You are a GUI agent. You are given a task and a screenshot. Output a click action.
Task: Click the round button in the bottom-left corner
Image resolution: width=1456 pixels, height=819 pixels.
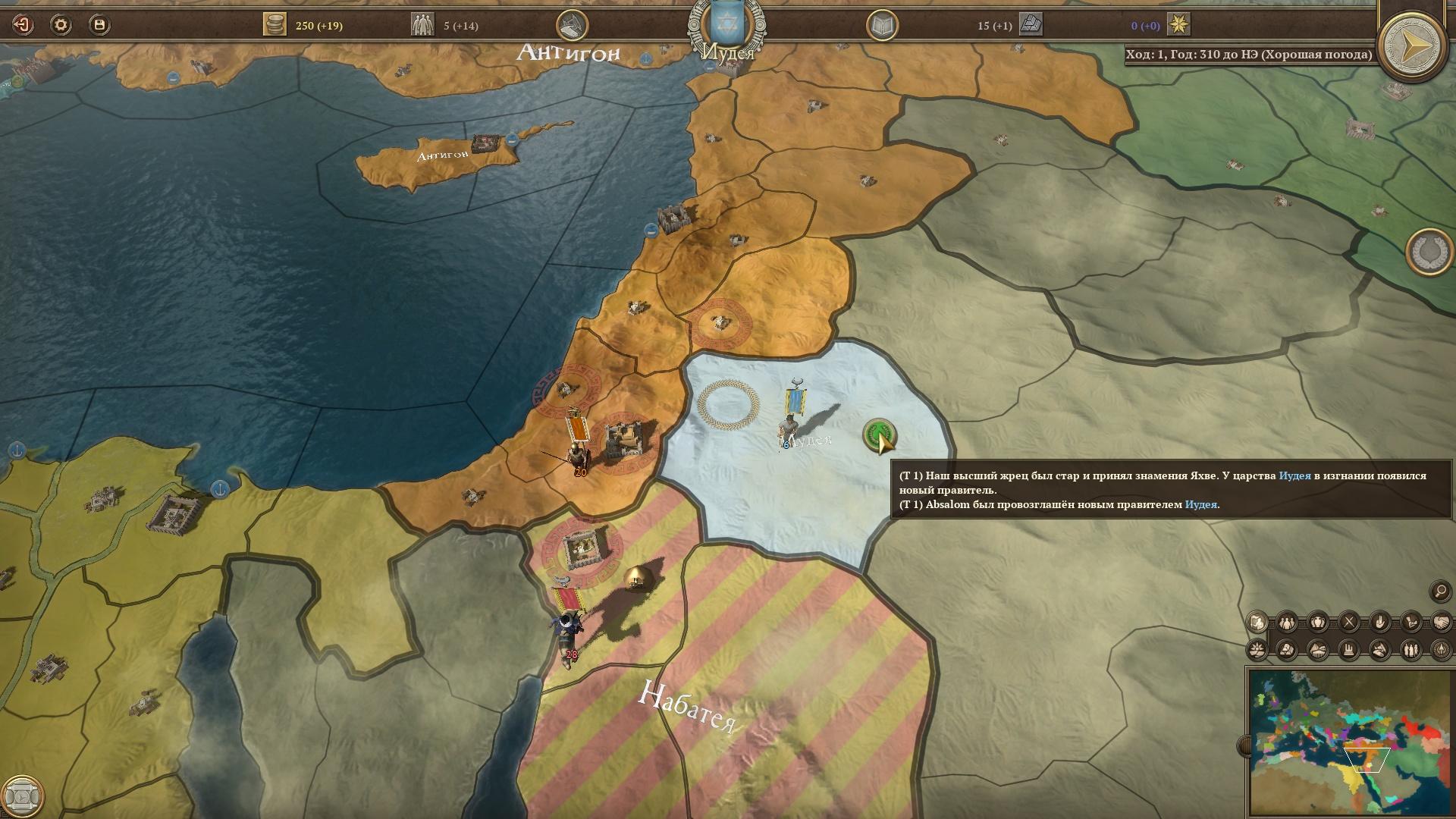click(23, 796)
